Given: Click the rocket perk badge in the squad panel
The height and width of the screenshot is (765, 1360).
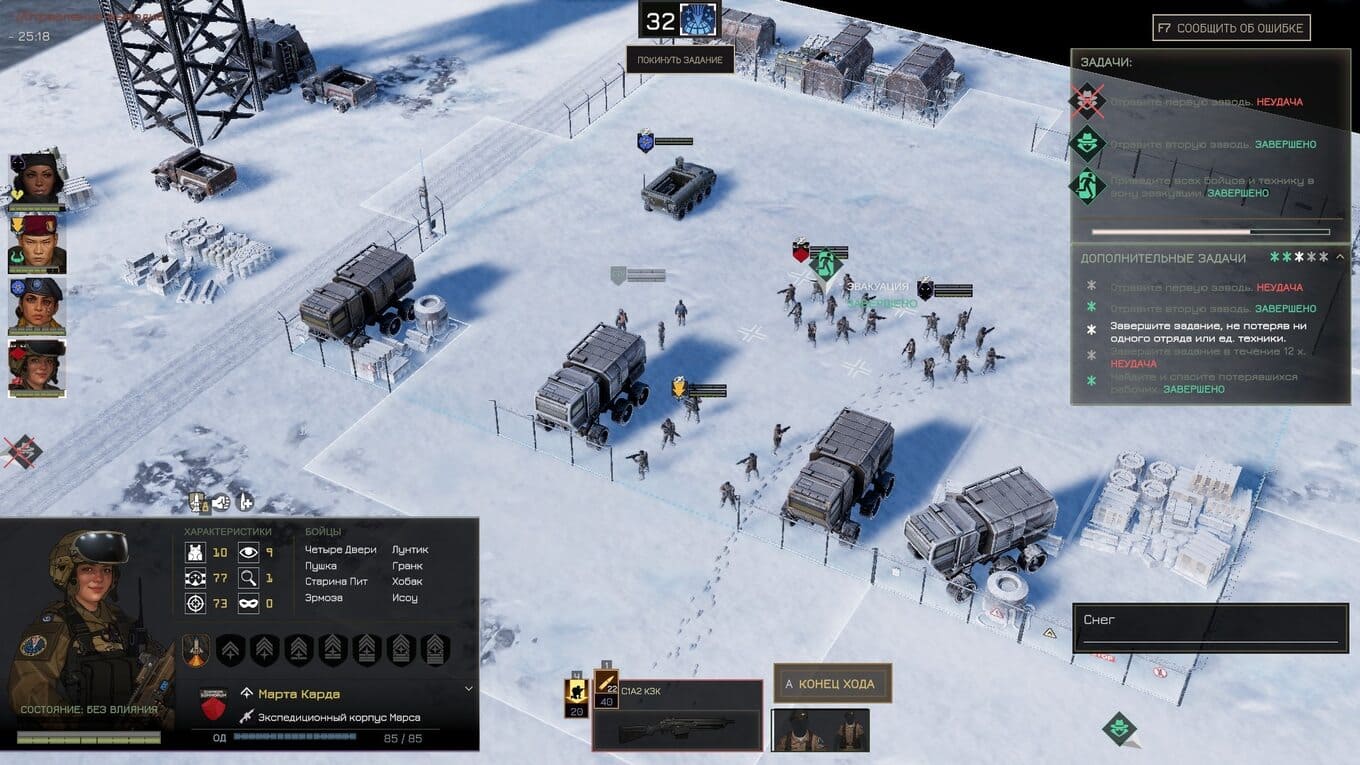Looking at the screenshot, I should (x=197, y=650).
